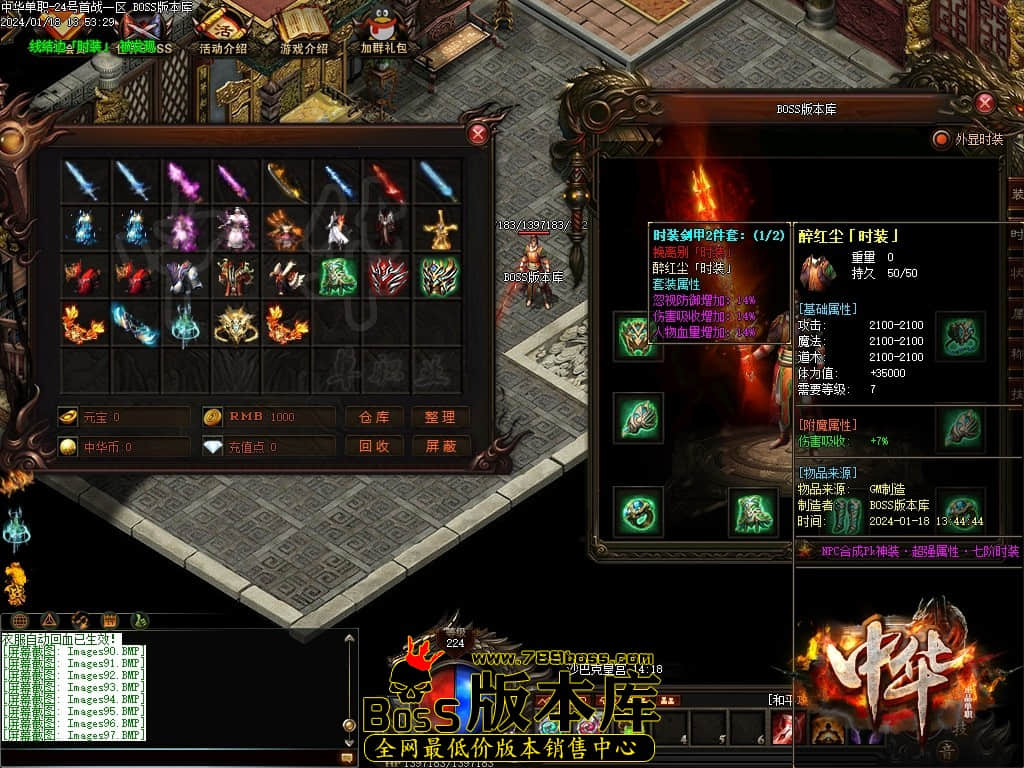Select the red flaming sword in the bag
This screenshot has height=768, width=1024.
[x=388, y=182]
